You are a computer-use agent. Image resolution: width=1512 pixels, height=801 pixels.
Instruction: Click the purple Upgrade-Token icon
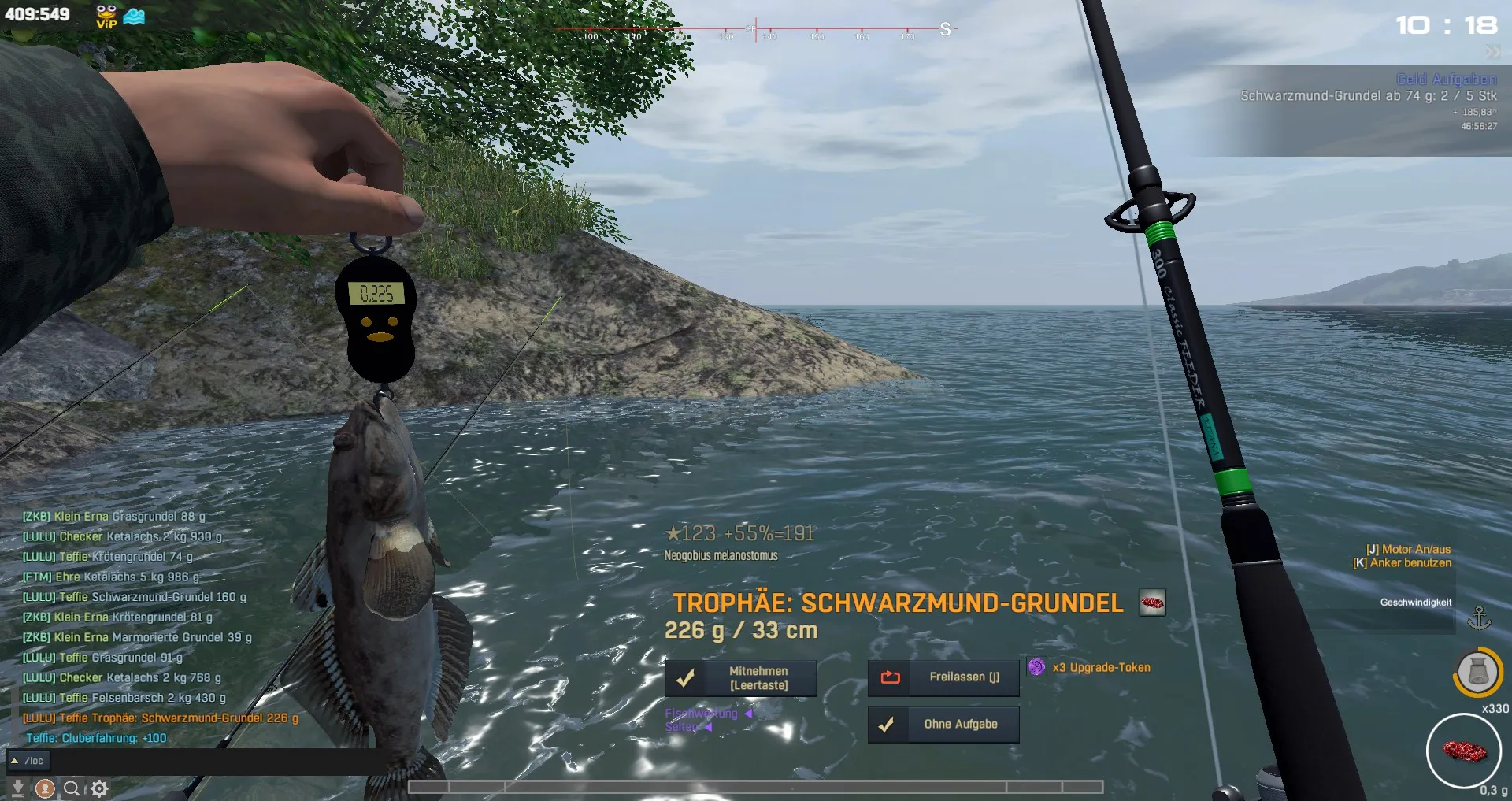[1037, 668]
